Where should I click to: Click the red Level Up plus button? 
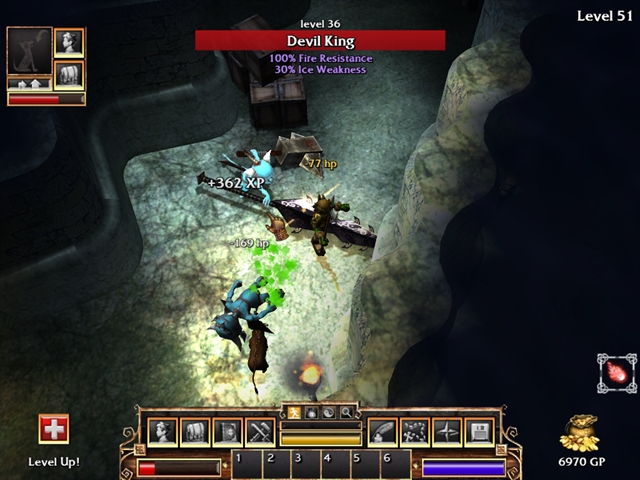[54, 429]
